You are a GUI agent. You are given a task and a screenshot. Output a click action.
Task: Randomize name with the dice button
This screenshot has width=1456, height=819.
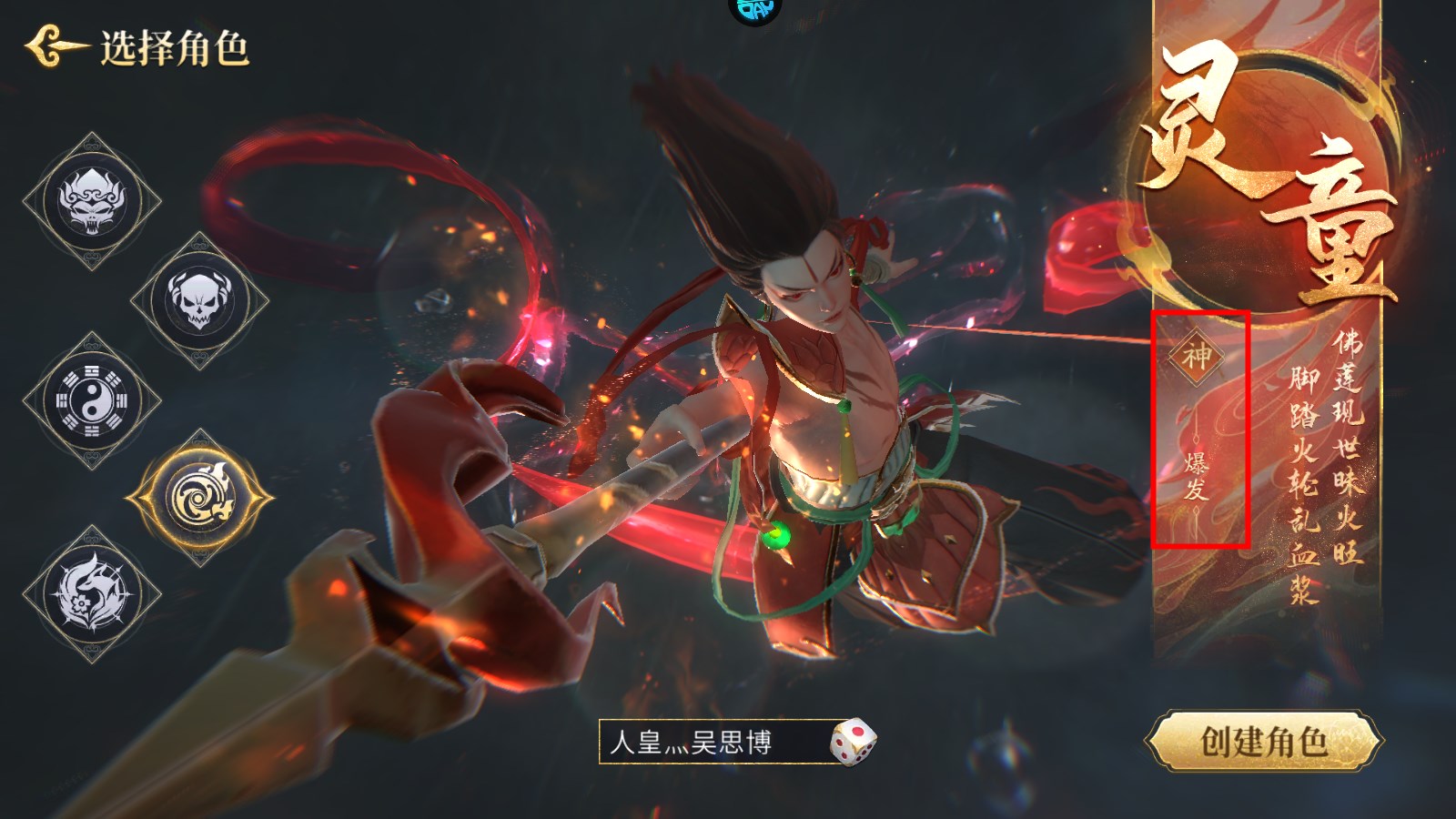(853, 742)
